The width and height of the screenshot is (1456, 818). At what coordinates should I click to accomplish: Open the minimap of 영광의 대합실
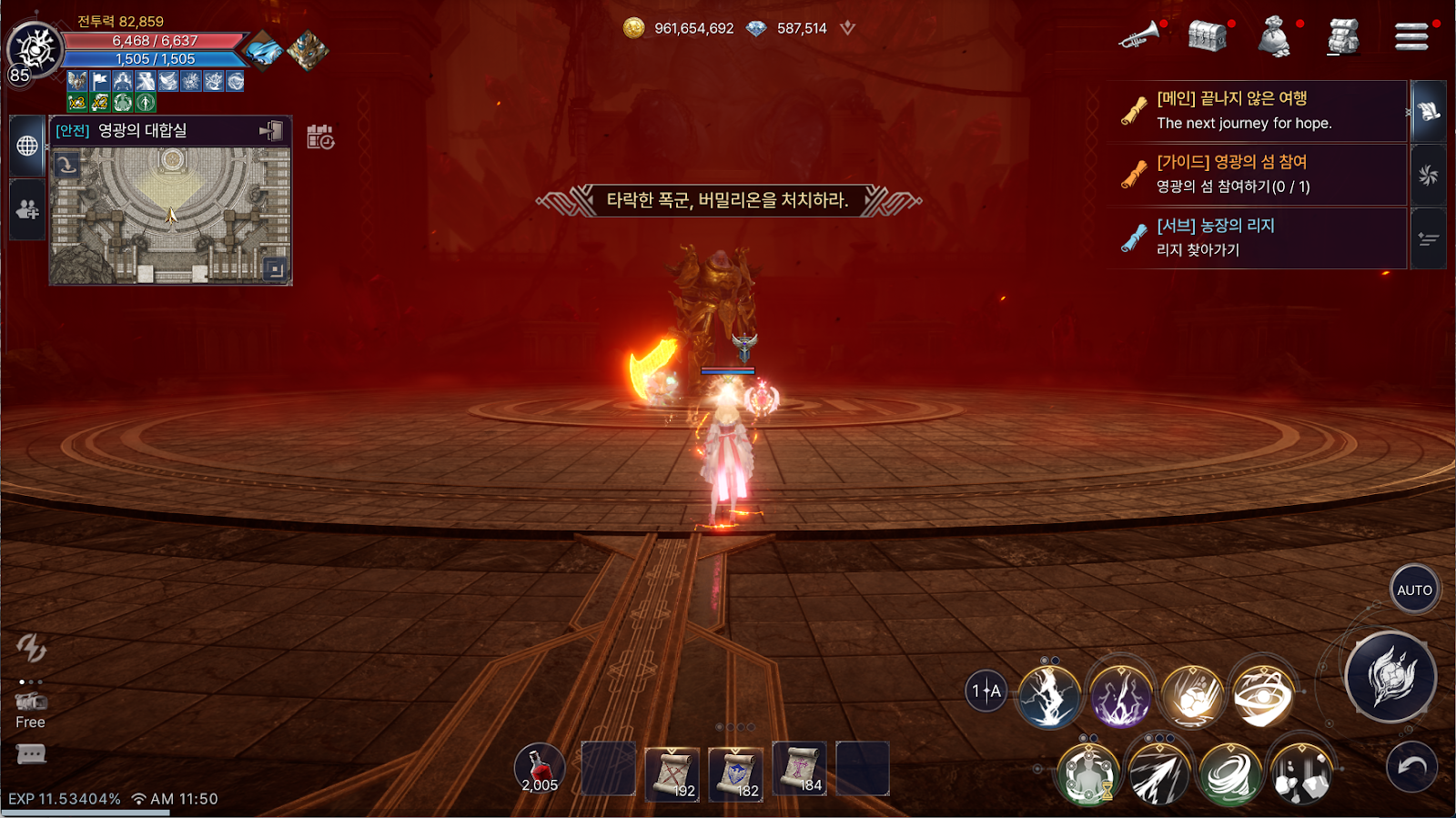point(171,216)
